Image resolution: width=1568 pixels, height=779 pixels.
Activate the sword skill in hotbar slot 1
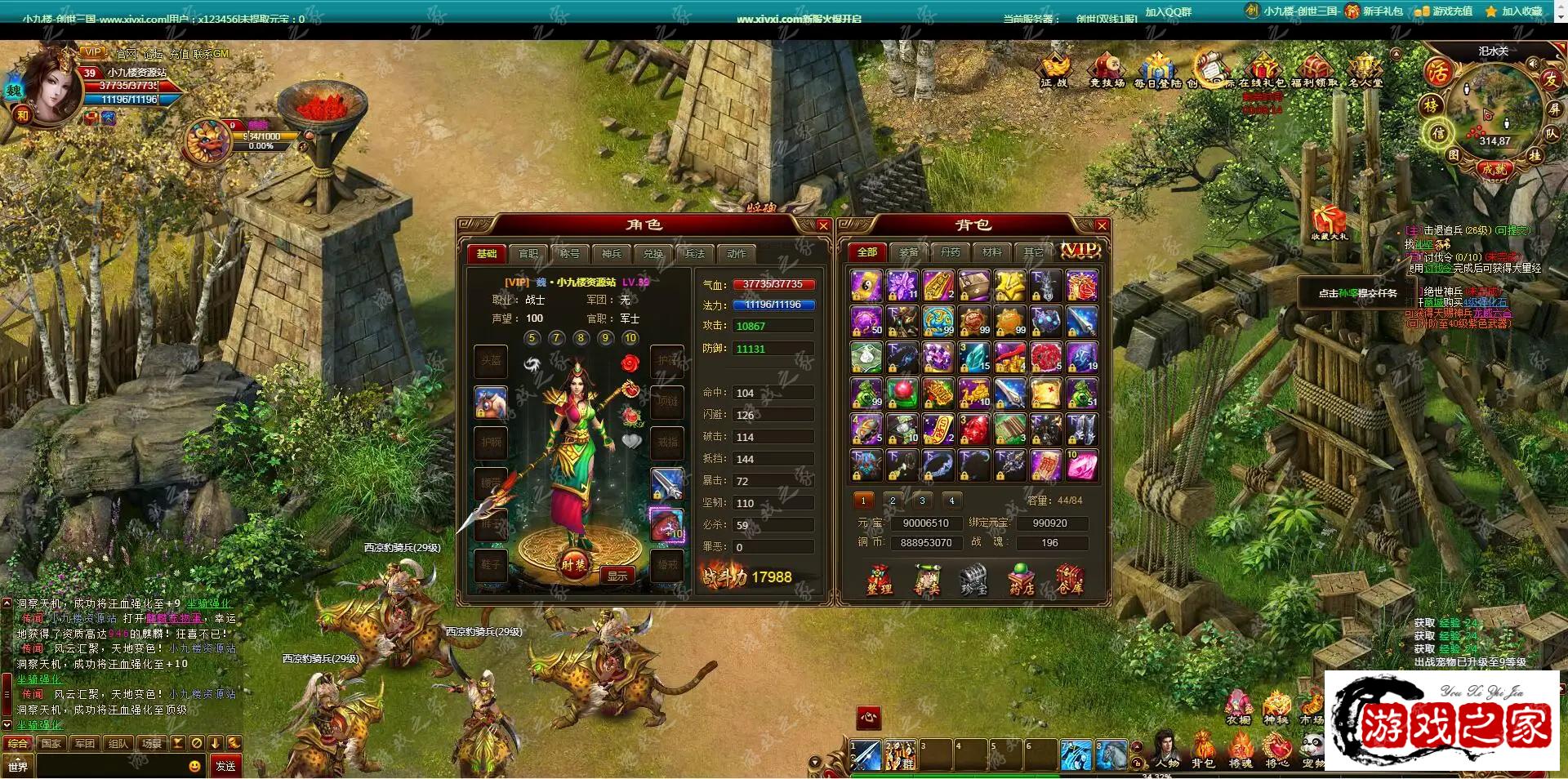click(866, 755)
